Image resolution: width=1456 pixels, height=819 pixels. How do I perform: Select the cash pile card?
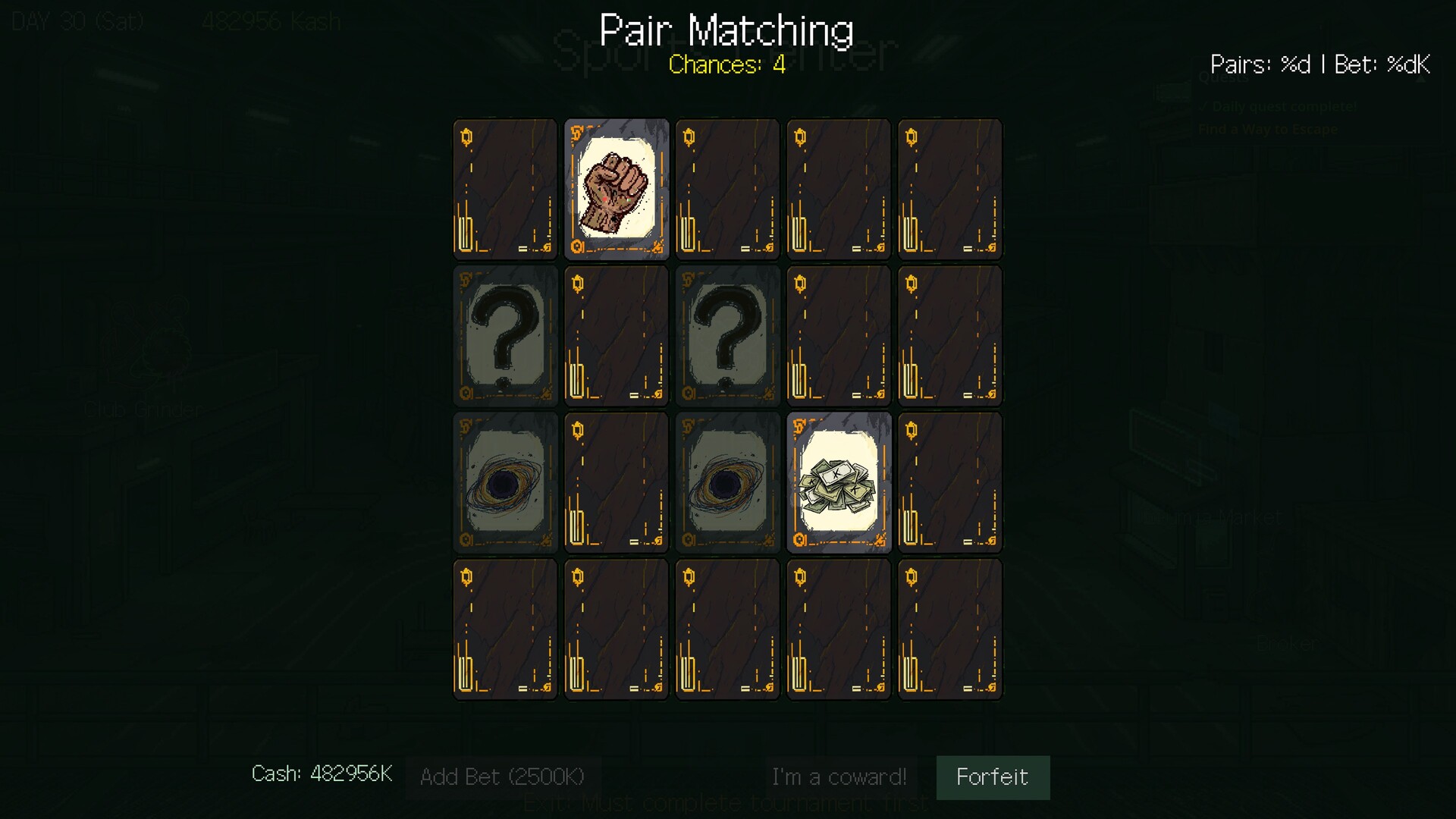coord(839,482)
